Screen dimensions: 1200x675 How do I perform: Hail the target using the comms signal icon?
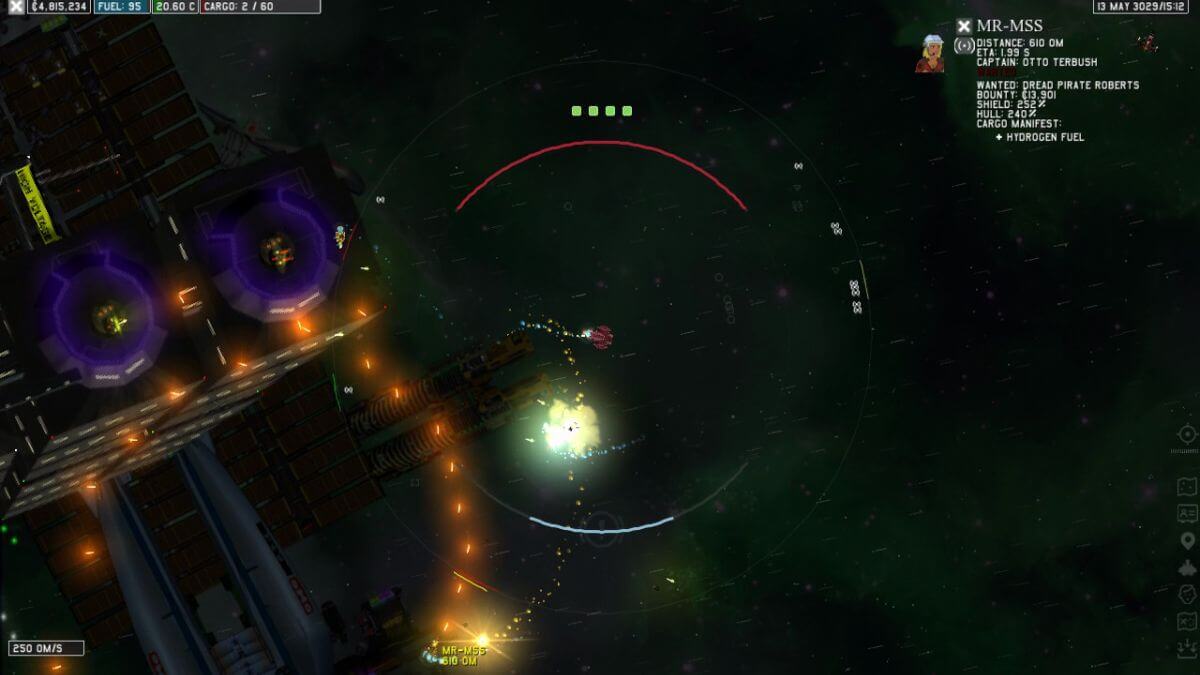(963, 46)
